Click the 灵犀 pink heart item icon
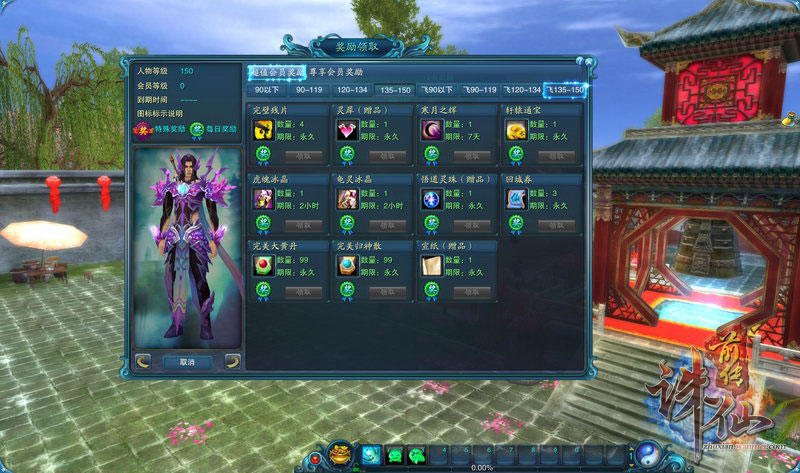800x473 pixels. point(347,129)
